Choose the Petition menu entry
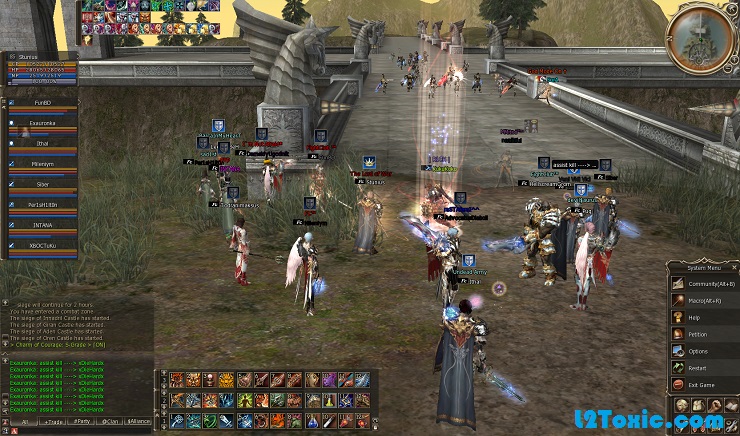The image size is (740, 436). [699, 335]
